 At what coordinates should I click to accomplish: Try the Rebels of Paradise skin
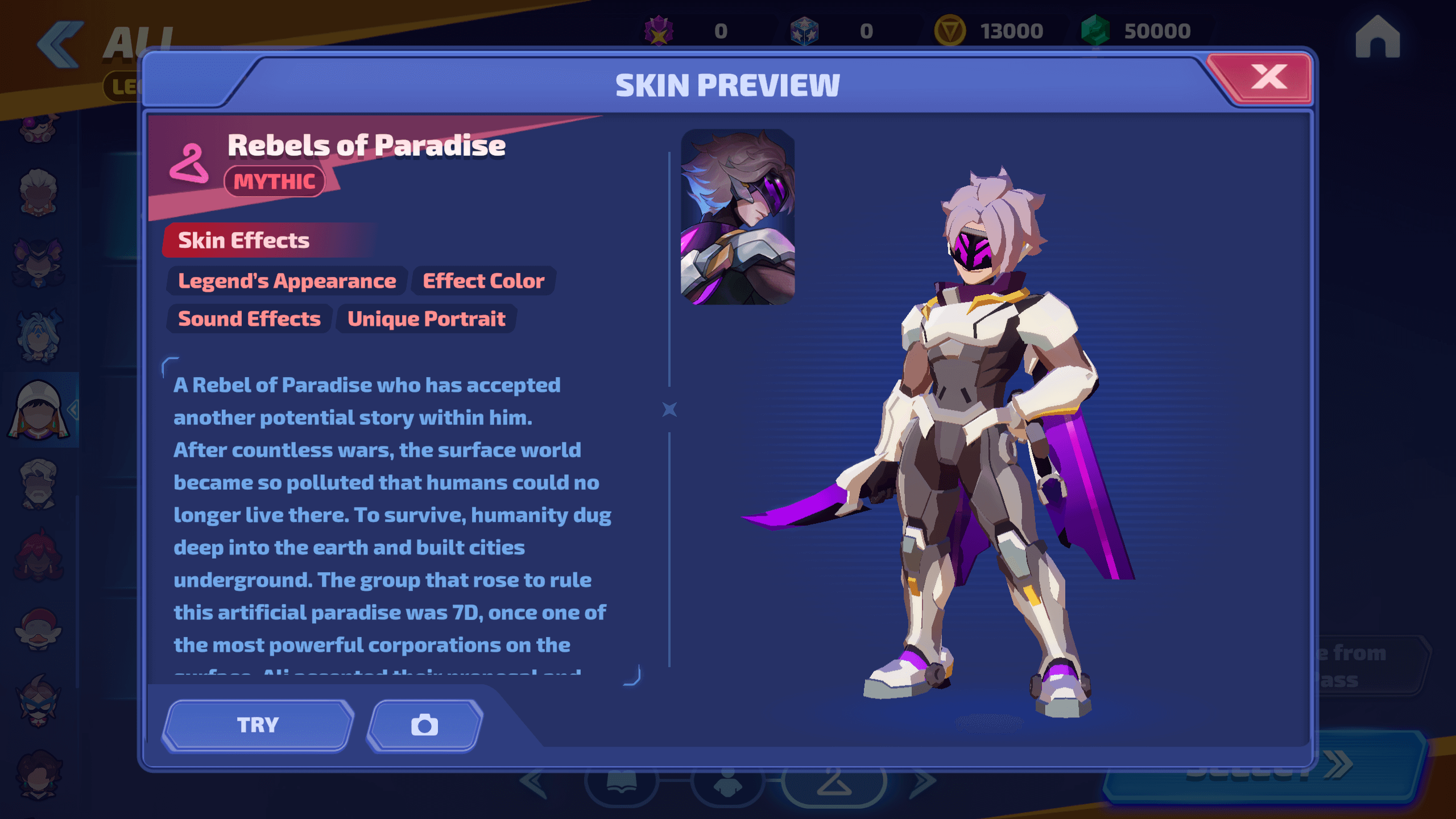[258, 725]
